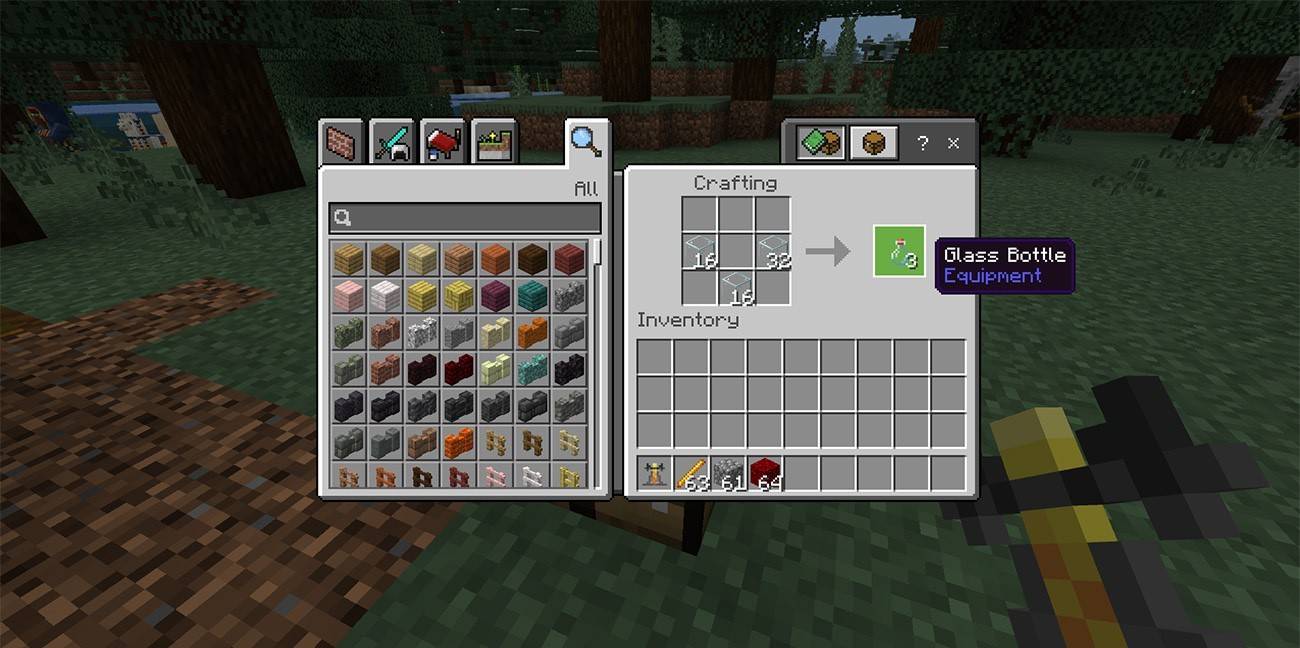Take the crafted Glass Bottle output
Image resolution: width=1300 pixels, height=648 pixels.
click(899, 251)
